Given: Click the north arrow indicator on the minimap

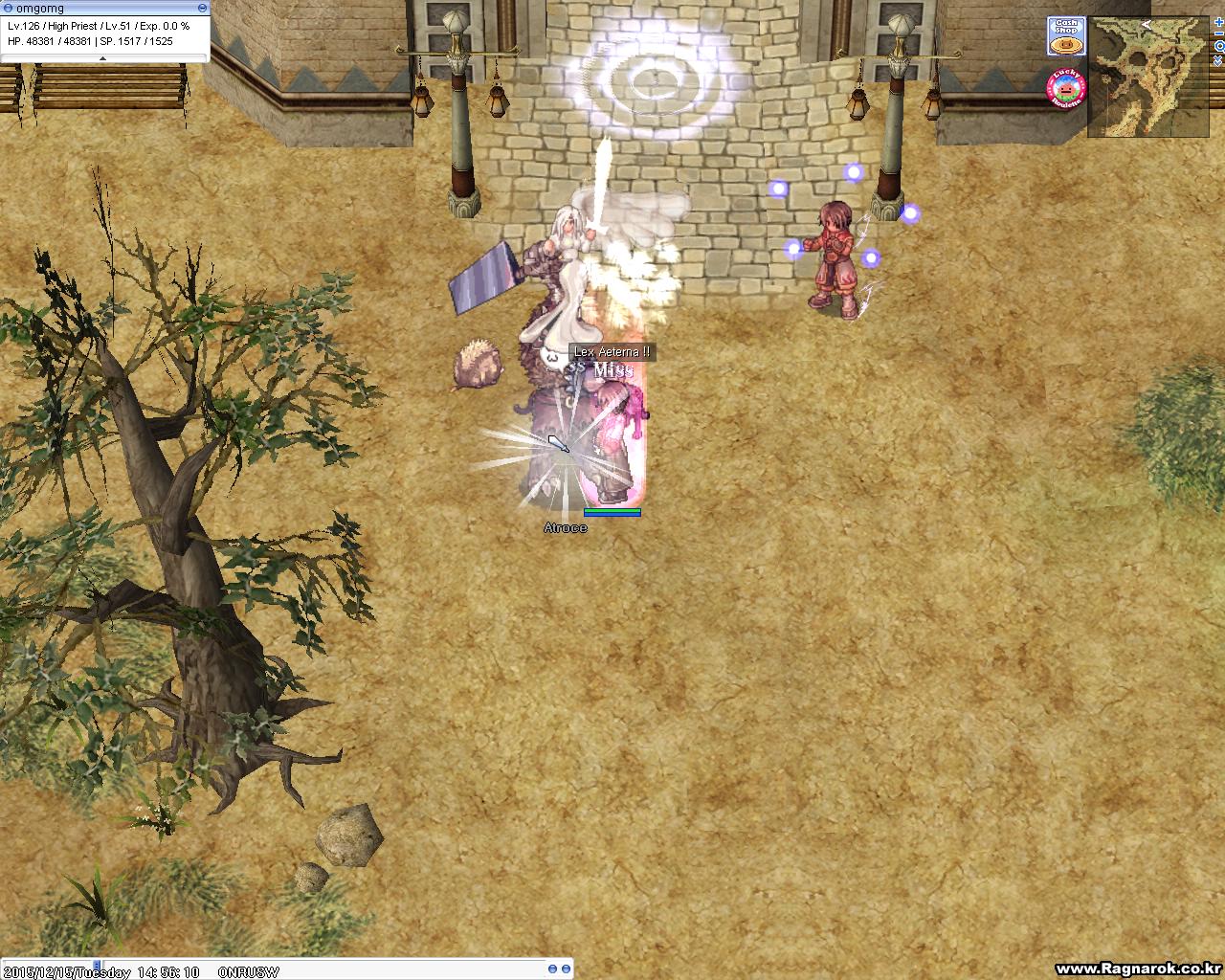Looking at the screenshot, I should pos(1146,25).
